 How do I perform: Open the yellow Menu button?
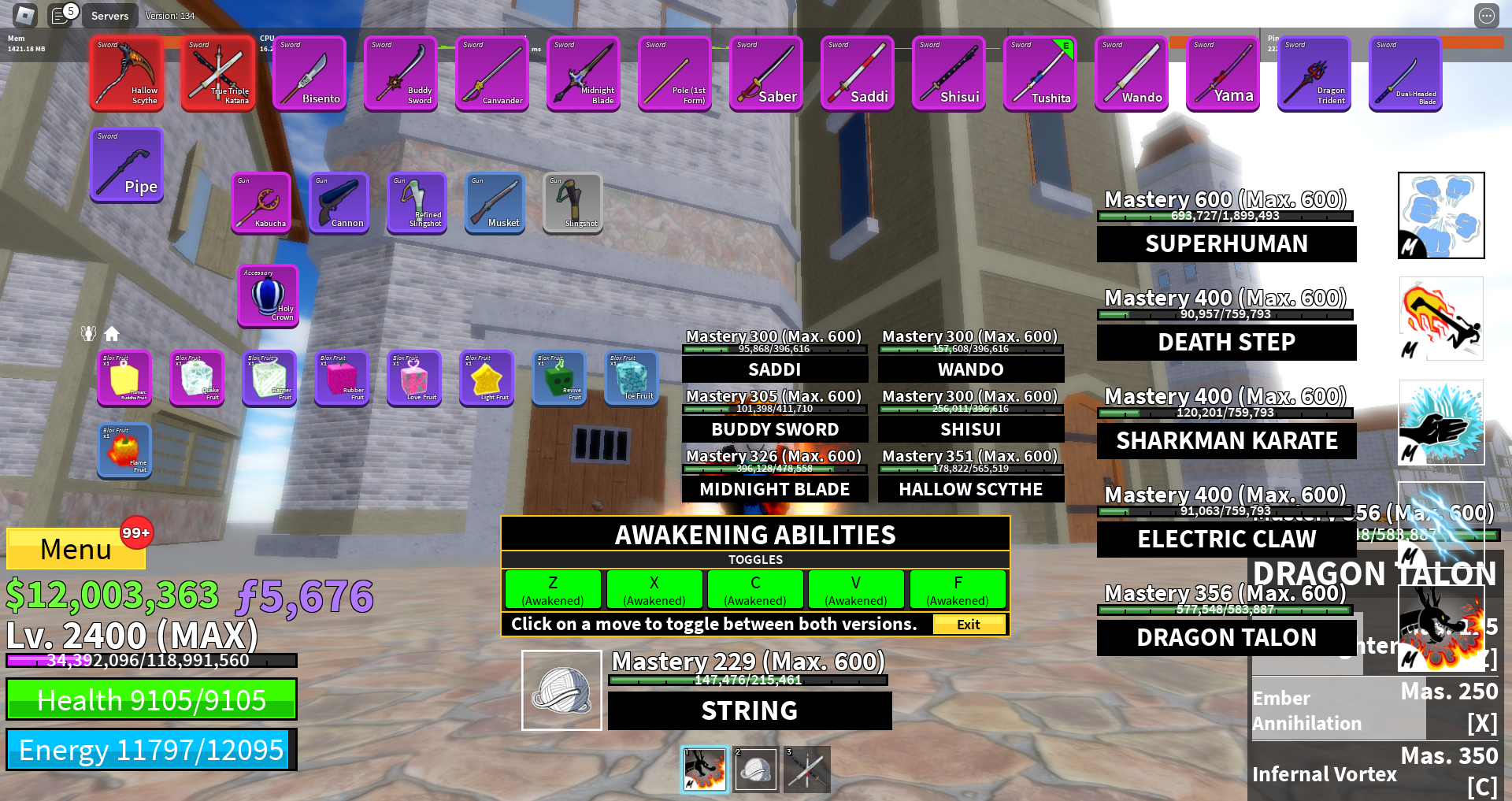tap(76, 548)
